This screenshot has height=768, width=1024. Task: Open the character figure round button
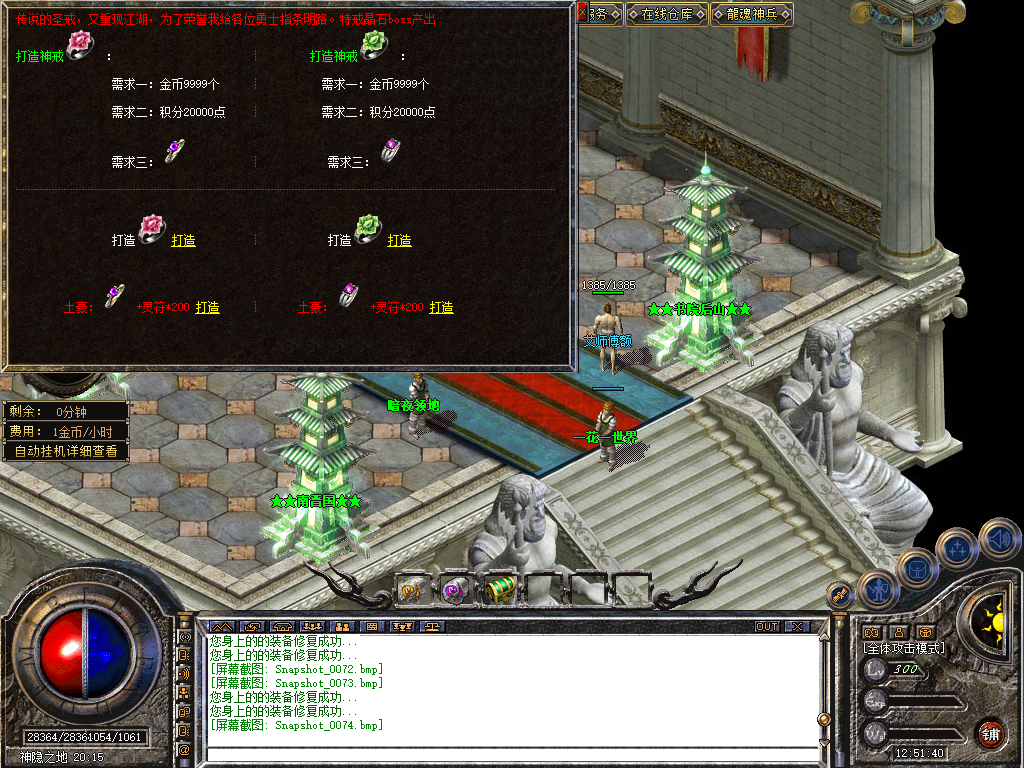(879, 589)
